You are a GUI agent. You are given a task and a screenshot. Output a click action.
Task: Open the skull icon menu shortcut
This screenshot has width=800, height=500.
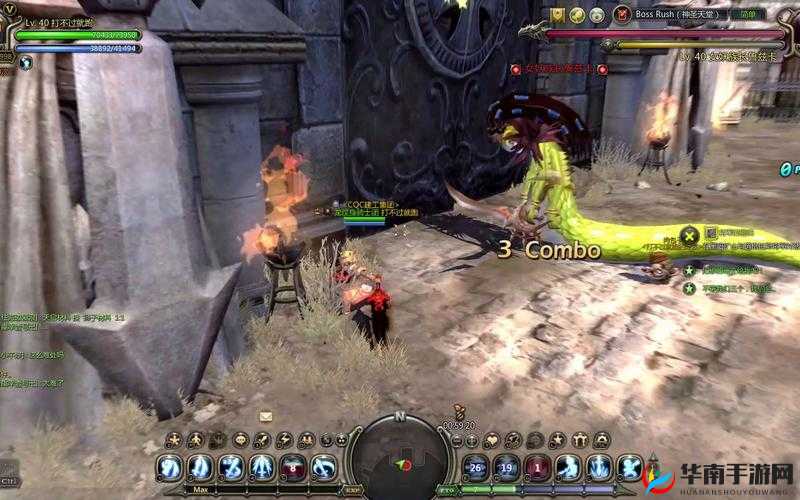(x=240, y=440)
